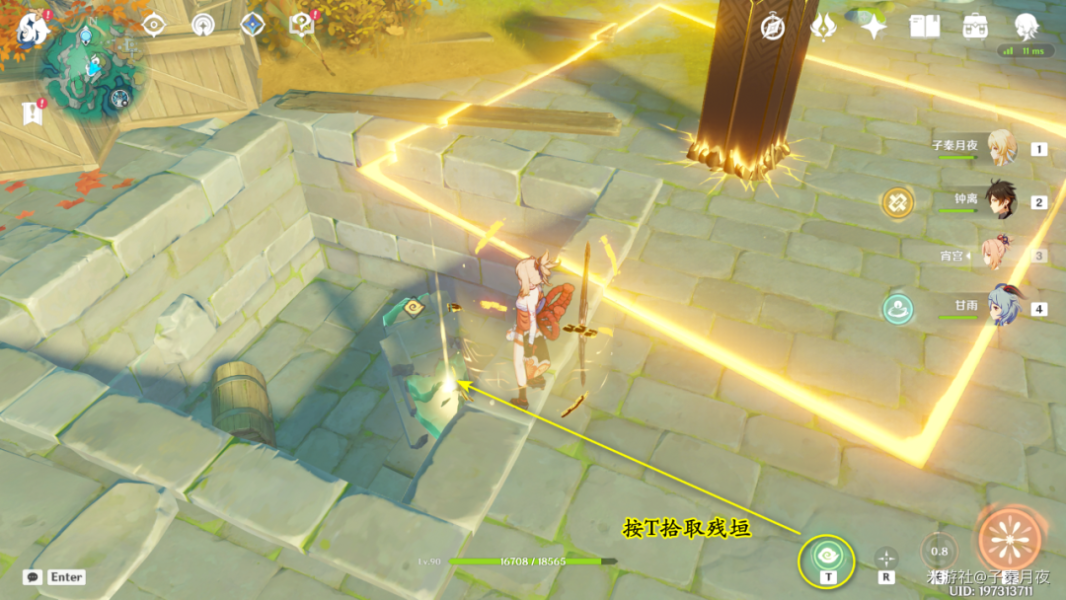Activate the aiming crosshair button
Screen dimensions: 1066x600
(886, 557)
